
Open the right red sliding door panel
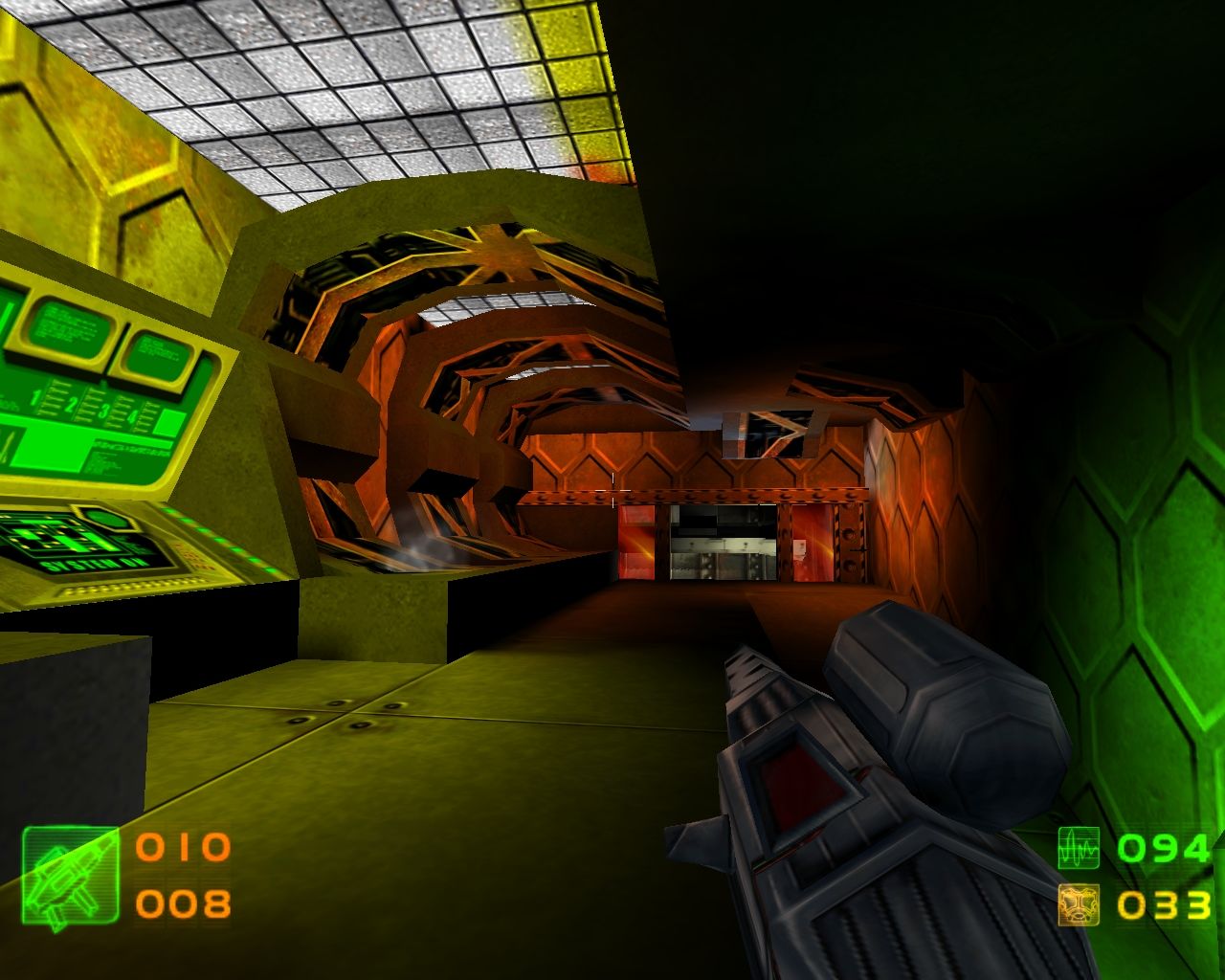[x=815, y=543]
